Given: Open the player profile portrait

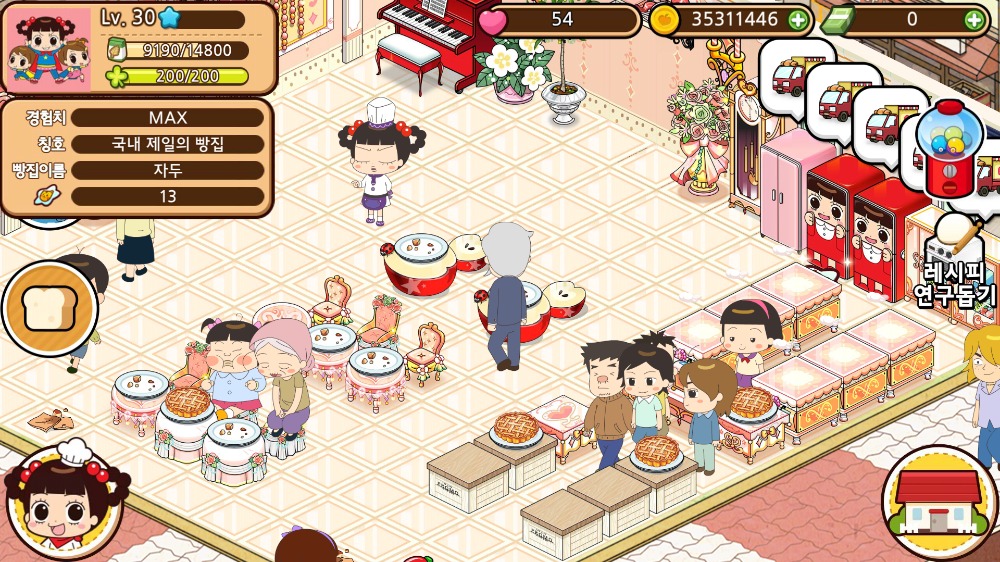Looking at the screenshot, I should 50,50.
